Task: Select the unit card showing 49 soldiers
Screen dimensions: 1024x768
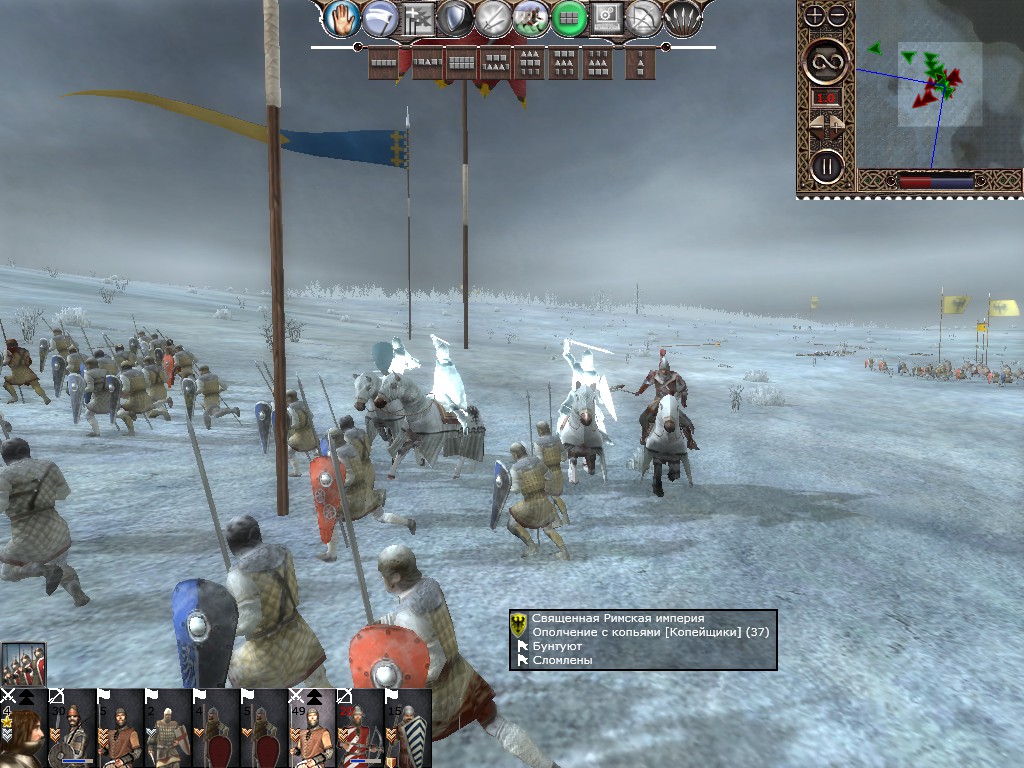Action: 312,728
